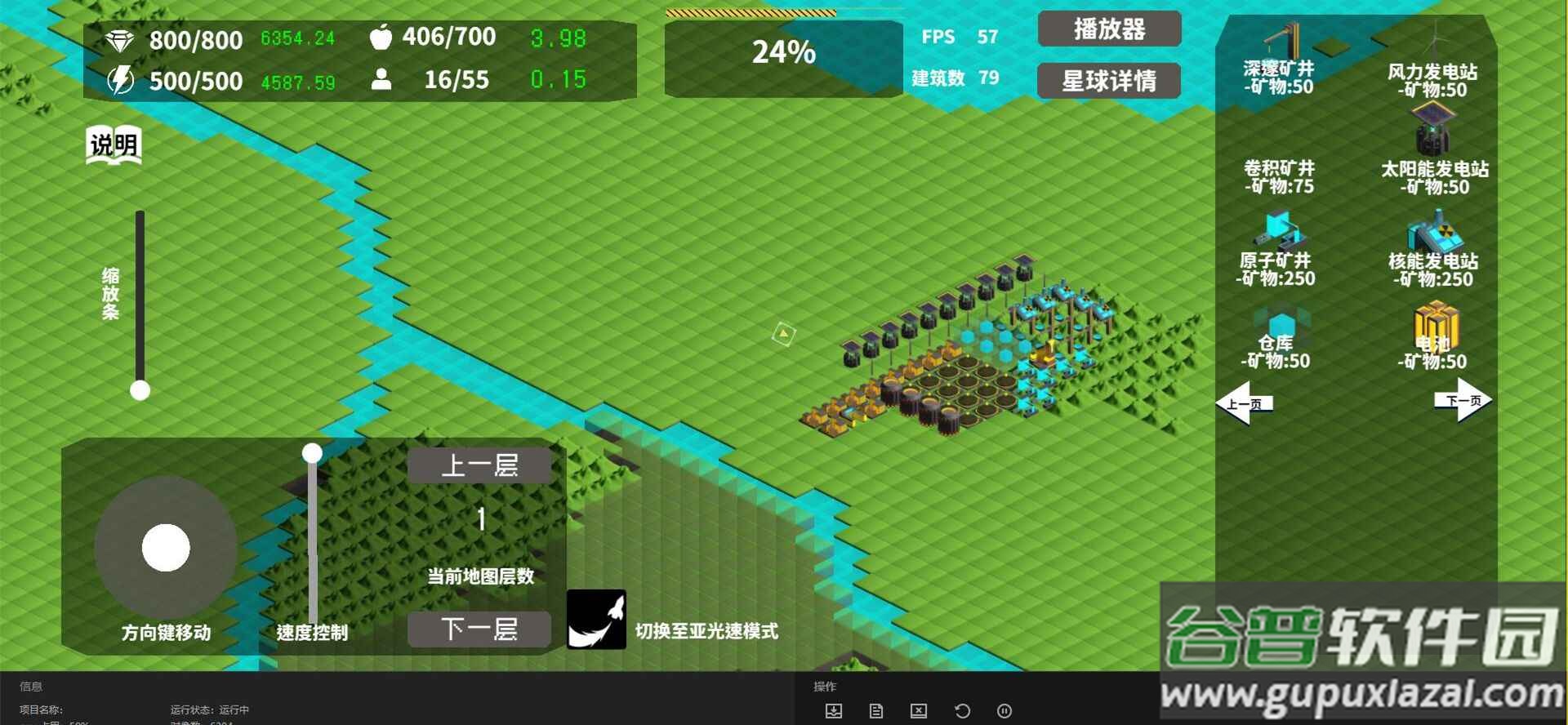
Task: Click the save icon in the 操作 bar
Action: 834,710
